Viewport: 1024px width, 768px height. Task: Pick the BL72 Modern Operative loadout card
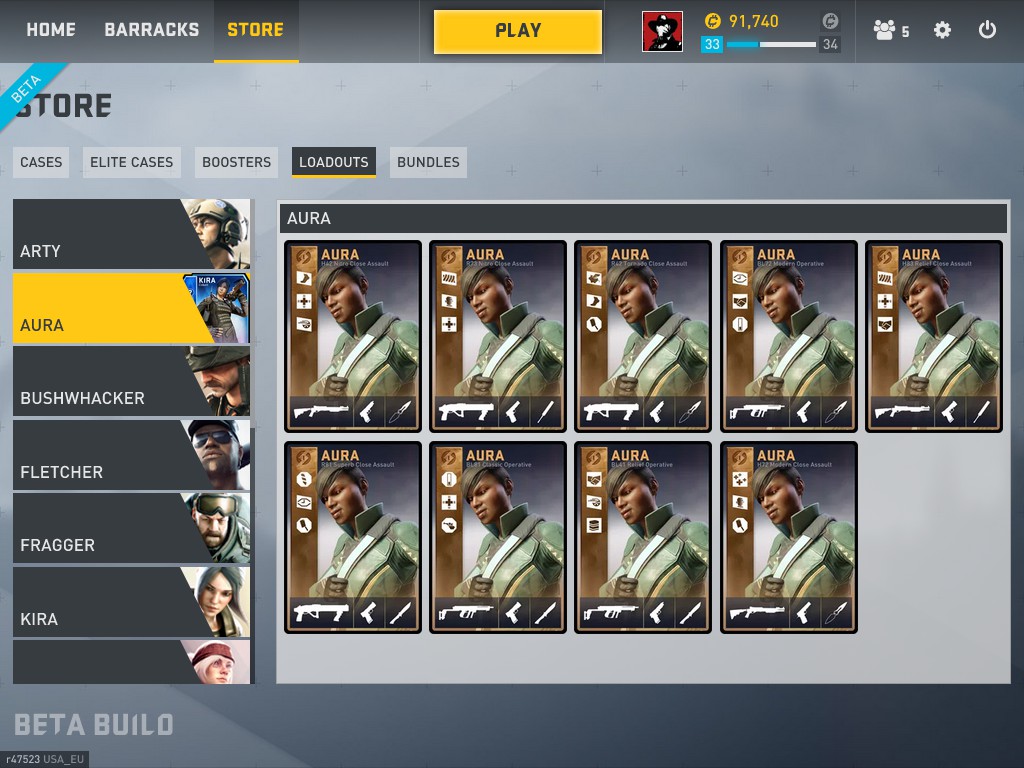pyautogui.click(x=789, y=336)
